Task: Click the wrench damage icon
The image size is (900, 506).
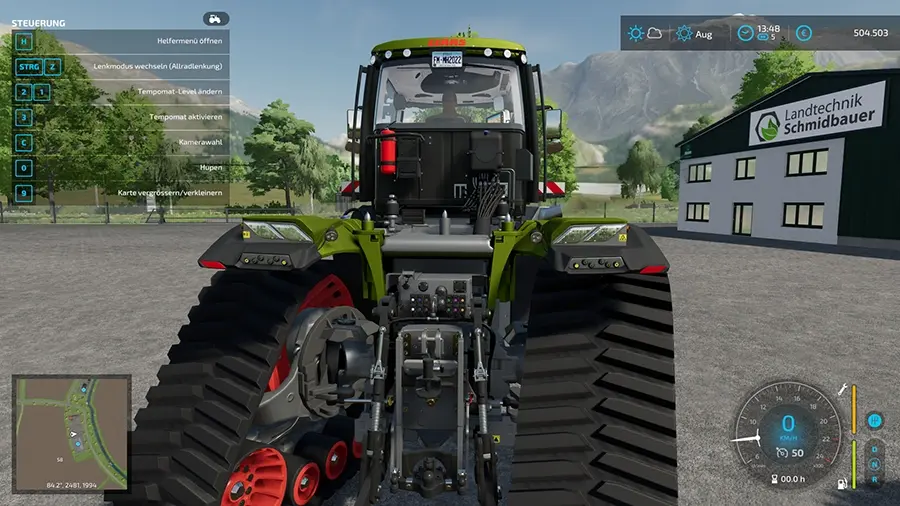Action: pyautogui.click(x=842, y=388)
